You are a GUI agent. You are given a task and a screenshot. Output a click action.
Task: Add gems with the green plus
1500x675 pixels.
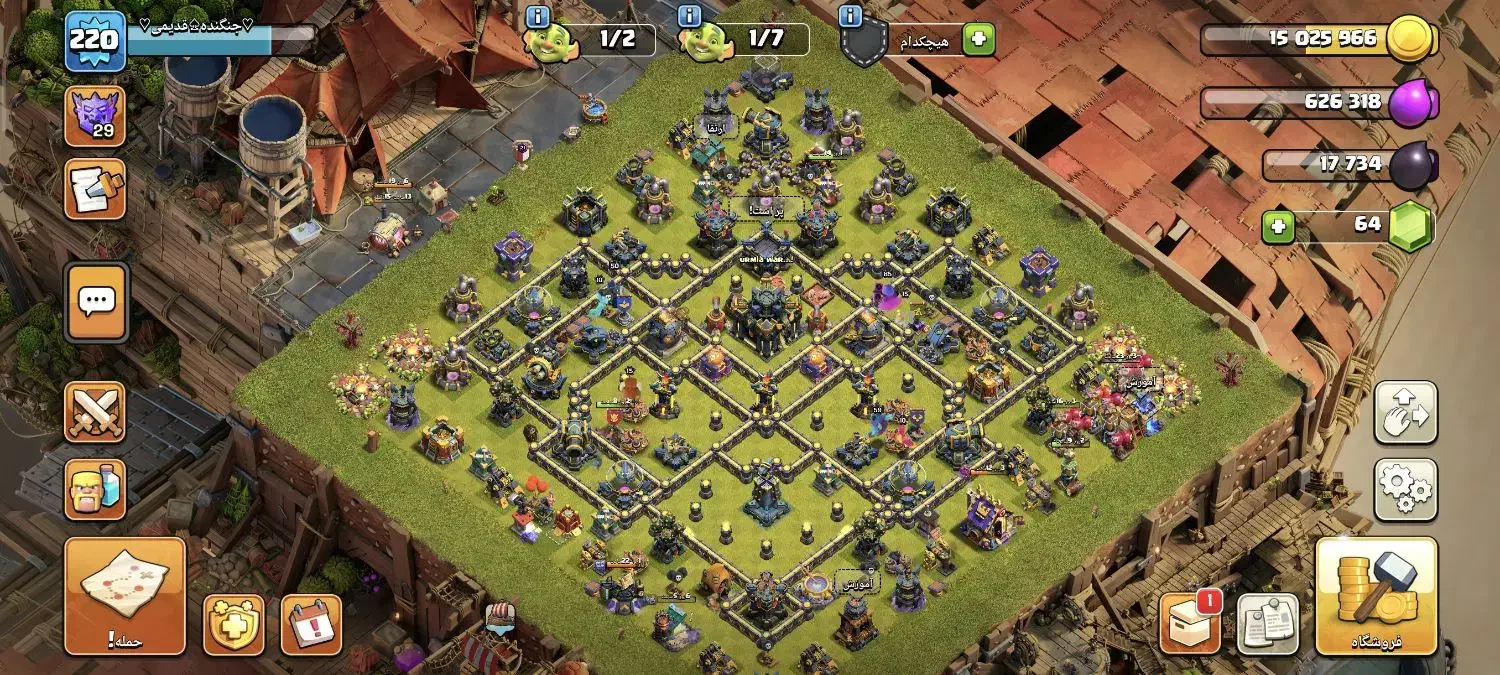[1278, 227]
